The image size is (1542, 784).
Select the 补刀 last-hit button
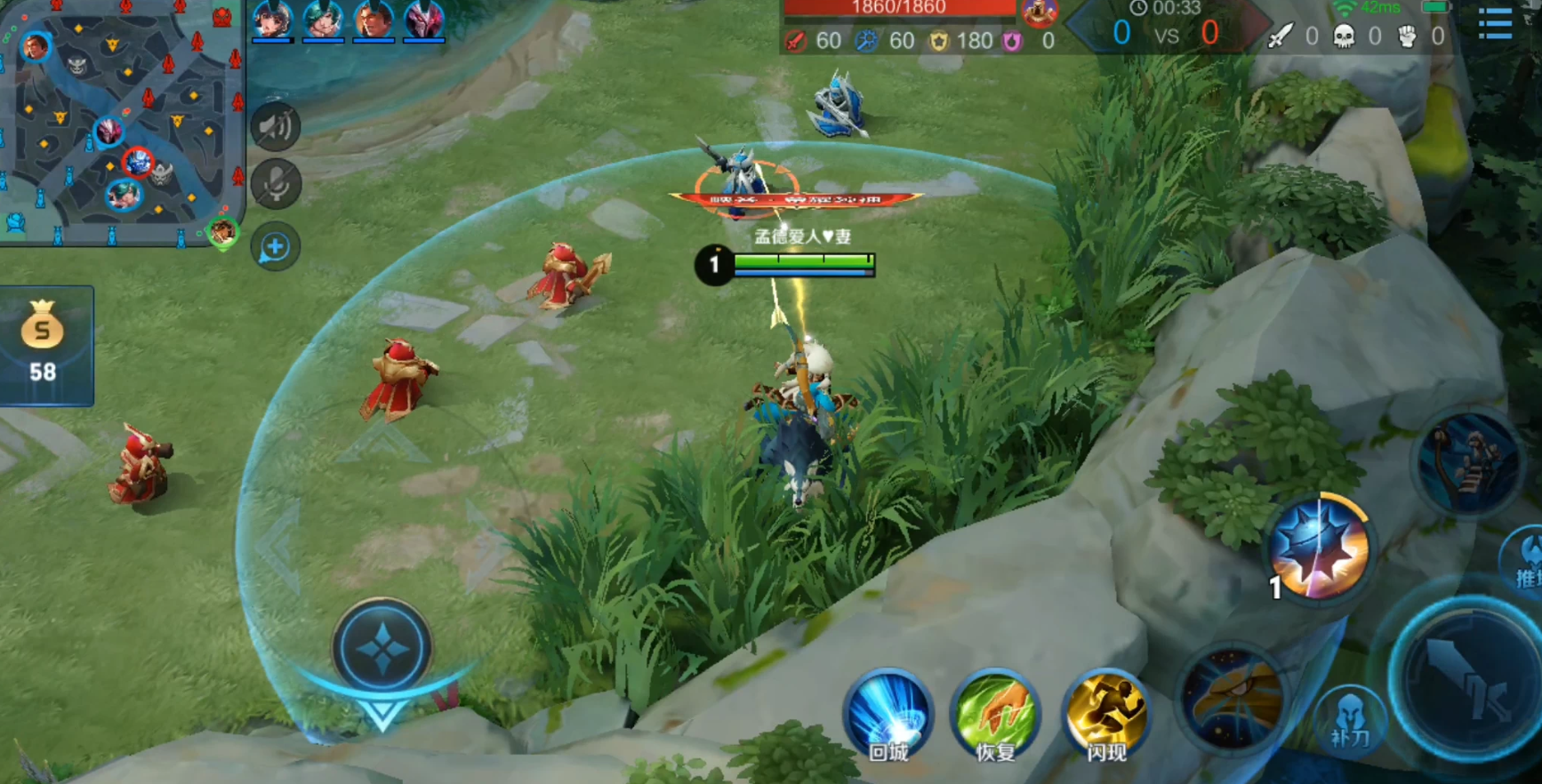pyautogui.click(x=1350, y=718)
